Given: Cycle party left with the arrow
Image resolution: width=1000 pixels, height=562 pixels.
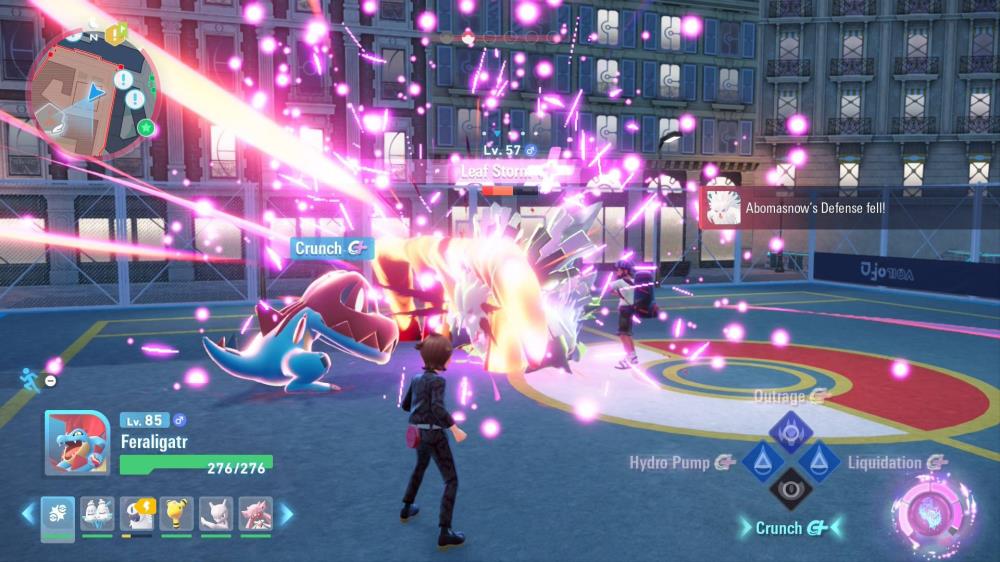Looking at the screenshot, I should point(27,514).
